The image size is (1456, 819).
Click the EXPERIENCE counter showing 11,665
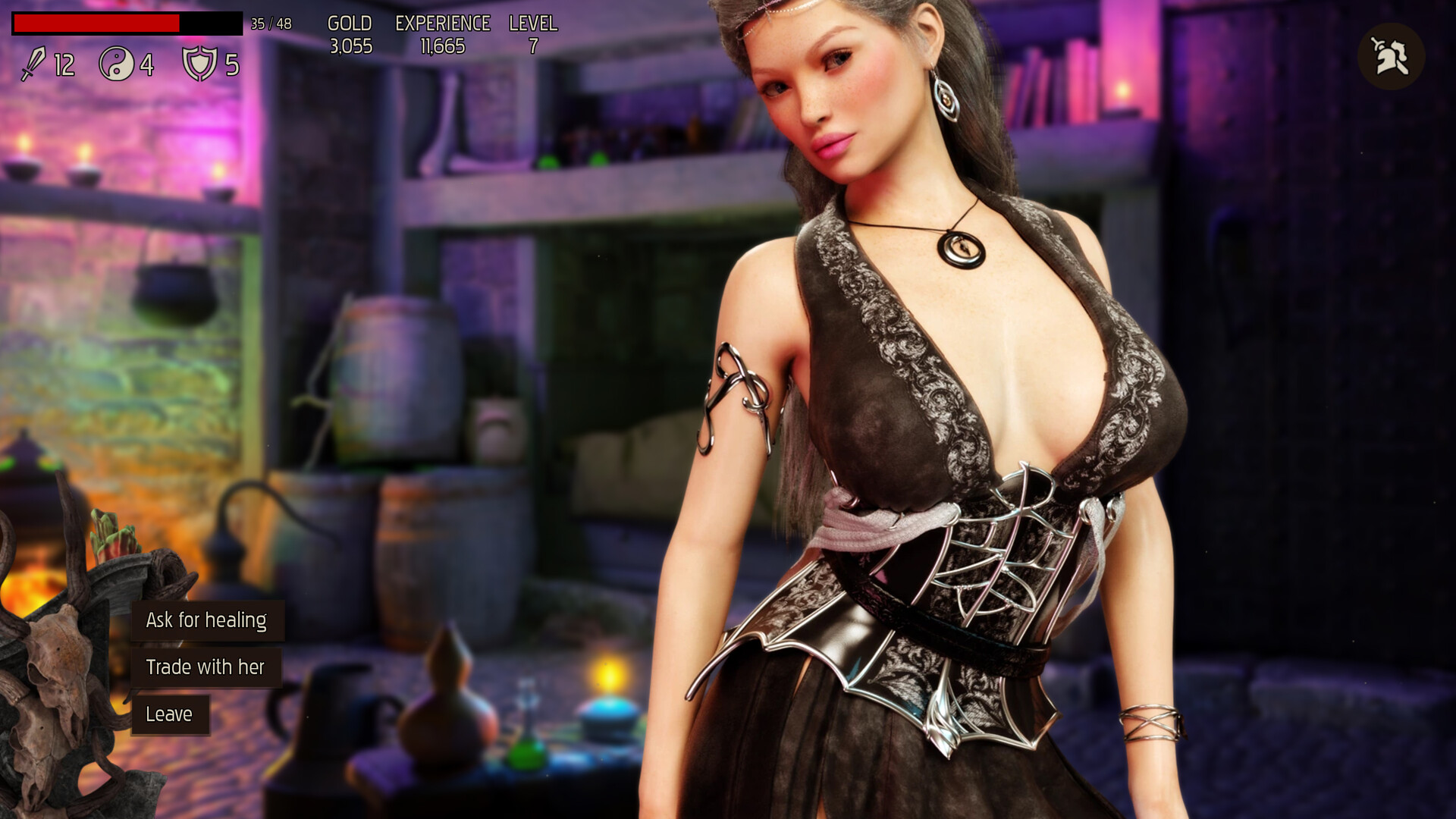[441, 34]
